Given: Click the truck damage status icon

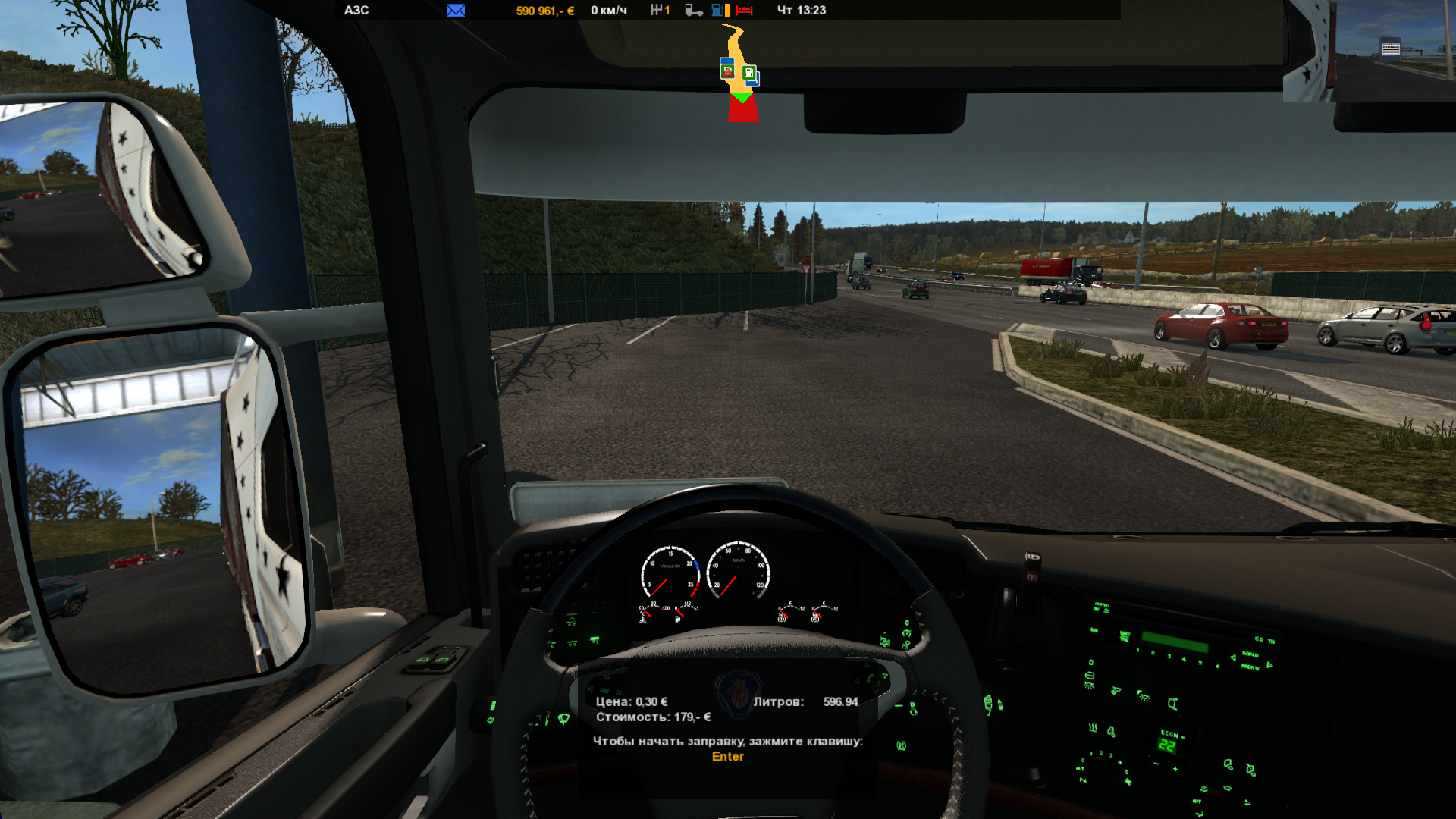Looking at the screenshot, I should [x=693, y=11].
